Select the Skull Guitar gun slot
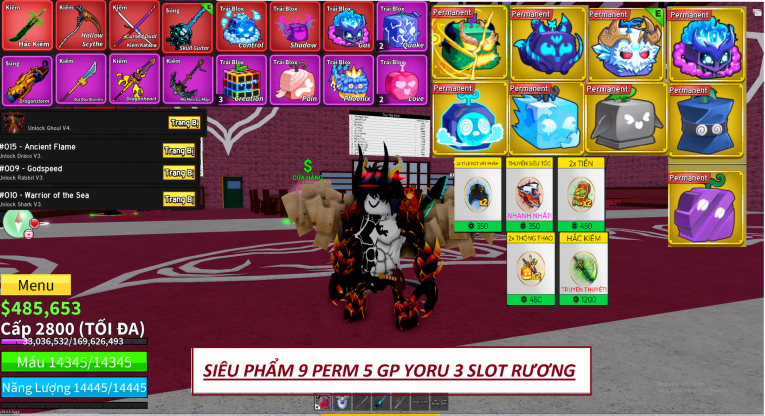 coord(187,26)
